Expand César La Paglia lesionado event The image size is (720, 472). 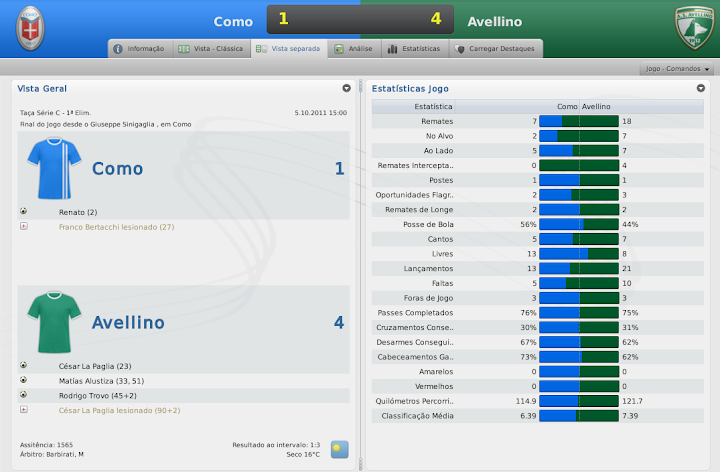coord(23,410)
